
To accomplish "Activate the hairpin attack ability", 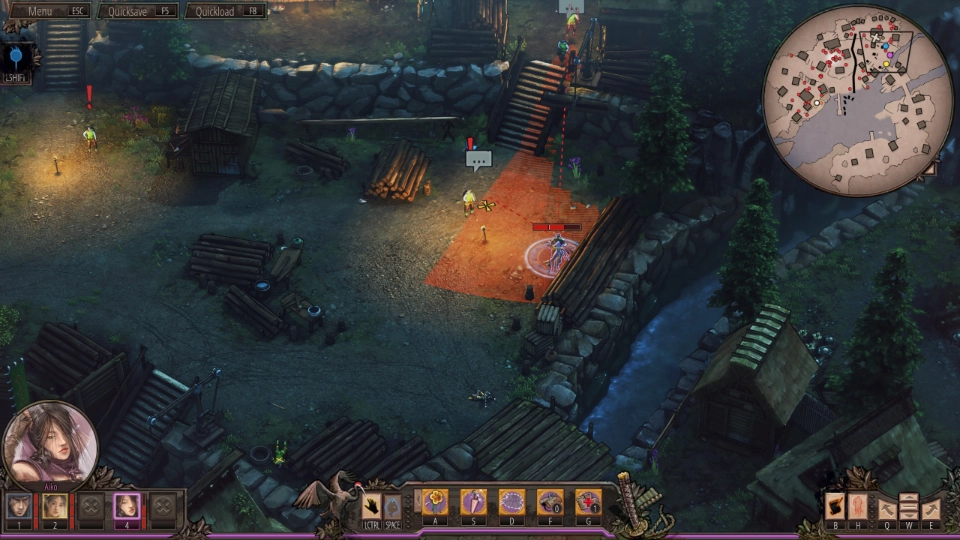I will pyautogui.click(x=473, y=502).
